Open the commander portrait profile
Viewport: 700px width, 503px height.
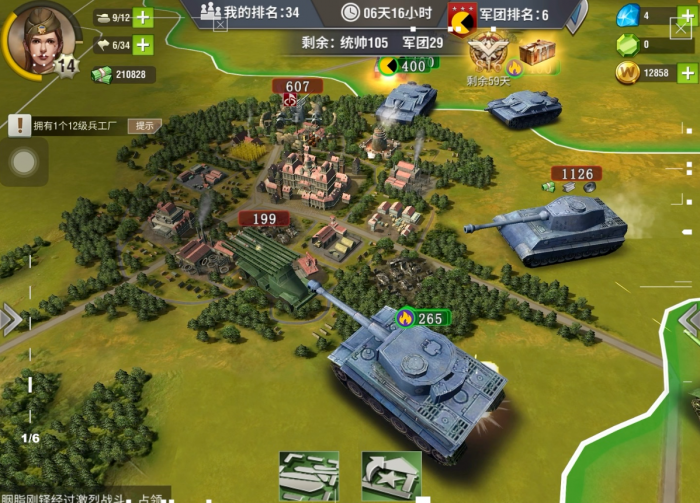pos(40,38)
